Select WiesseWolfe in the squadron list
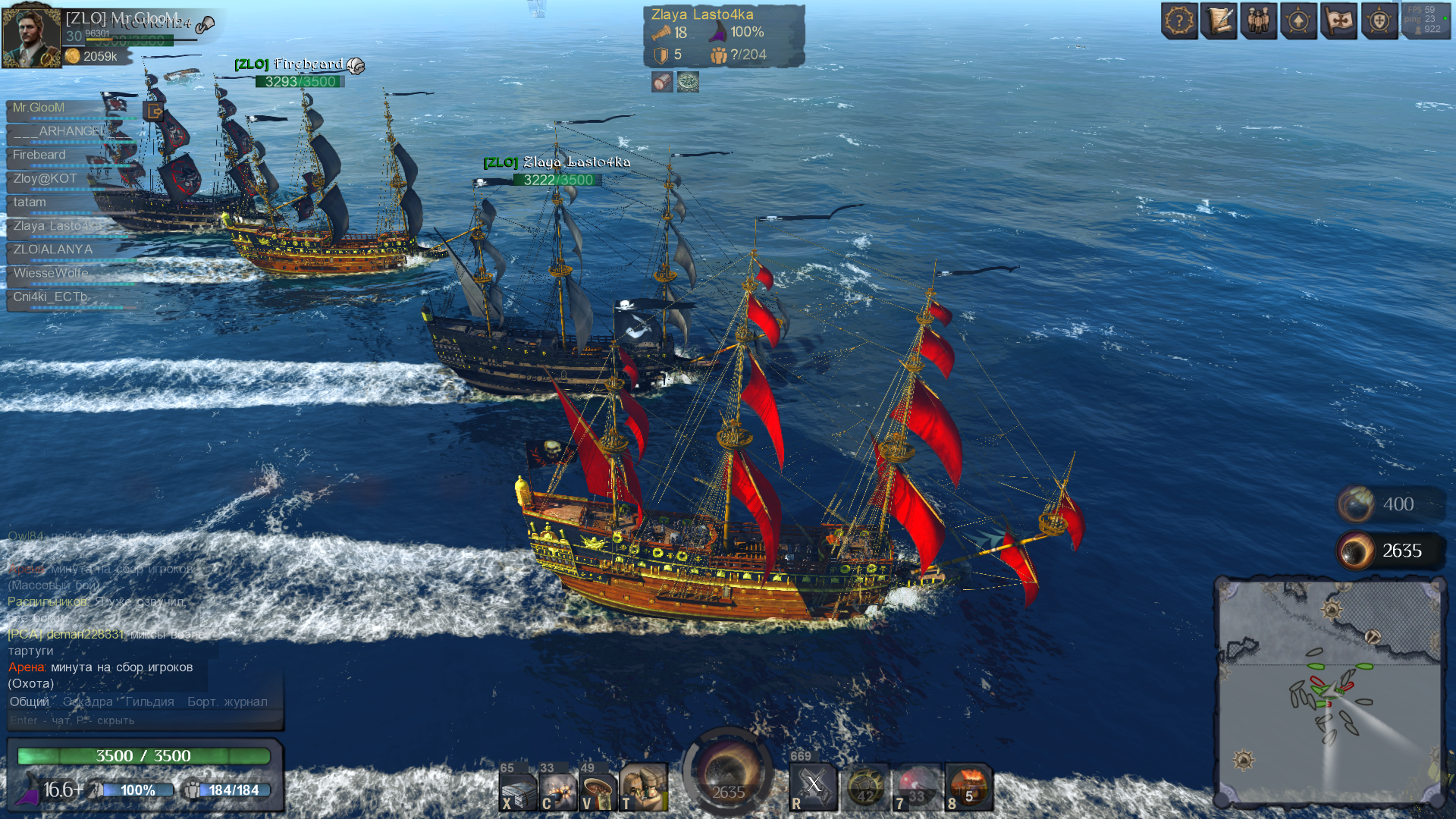 pos(51,273)
